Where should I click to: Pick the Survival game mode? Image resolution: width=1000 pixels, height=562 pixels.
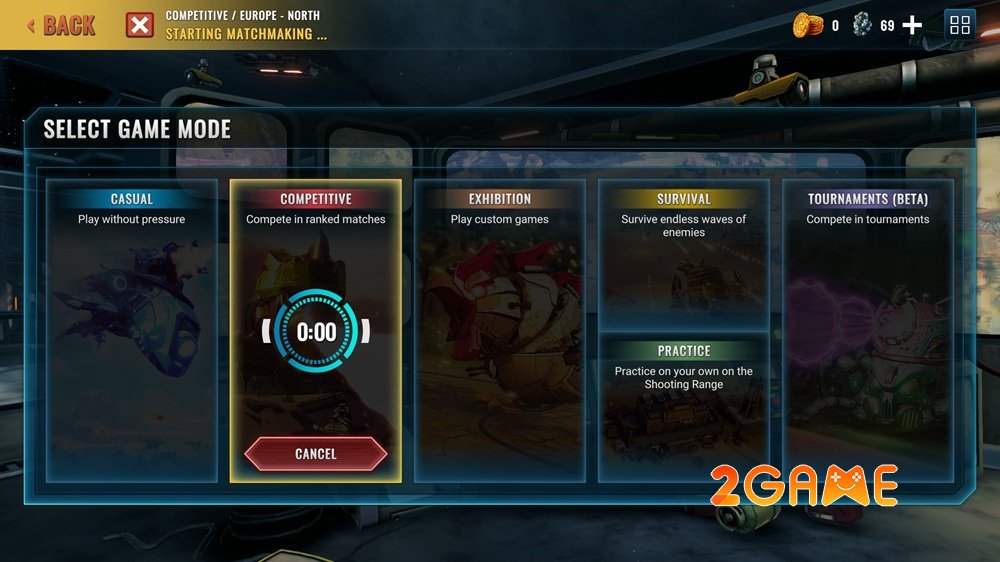coord(684,255)
